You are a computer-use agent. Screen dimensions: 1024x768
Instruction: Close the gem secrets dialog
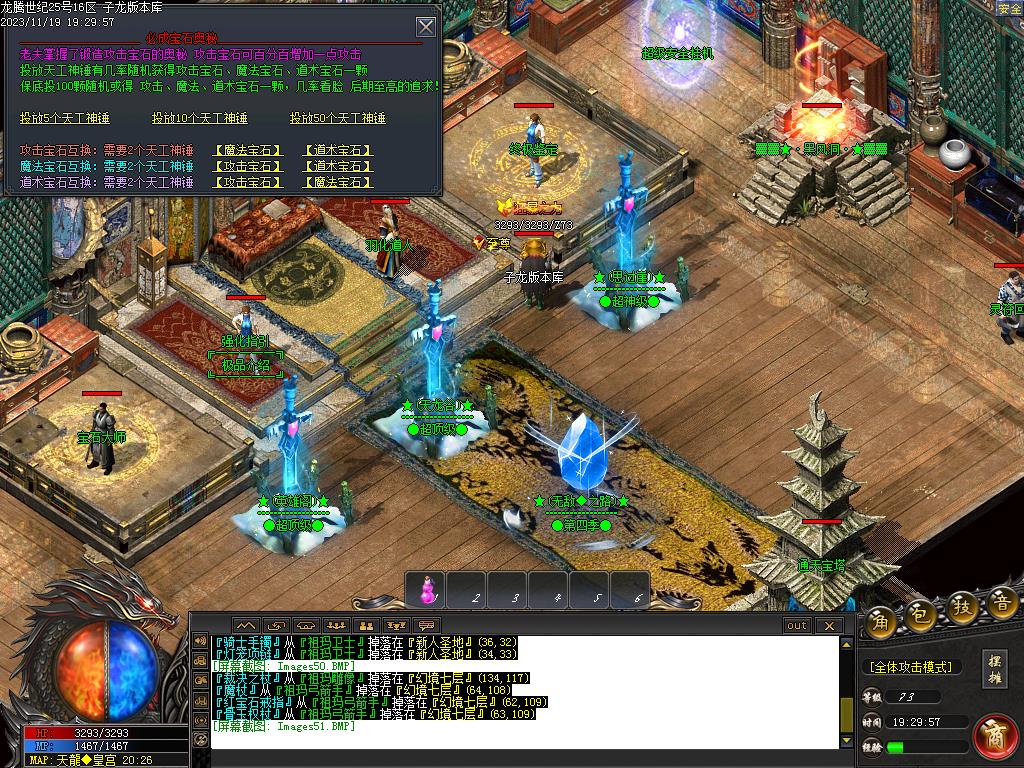coord(426,27)
